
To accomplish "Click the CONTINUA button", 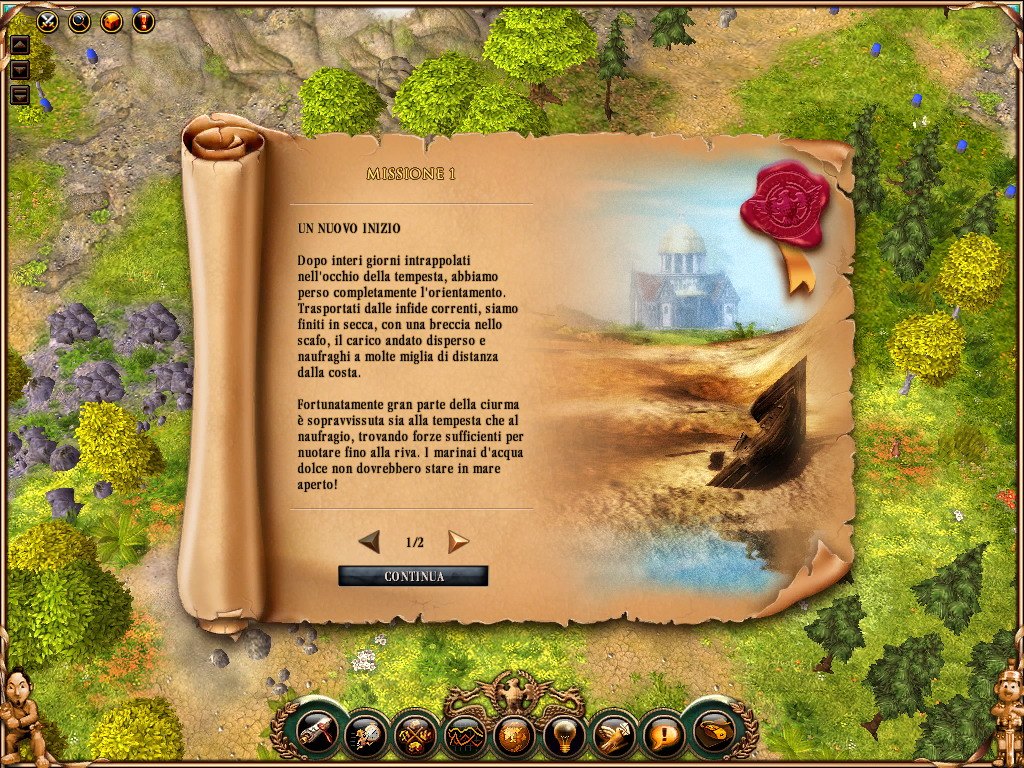I will (x=413, y=576).
